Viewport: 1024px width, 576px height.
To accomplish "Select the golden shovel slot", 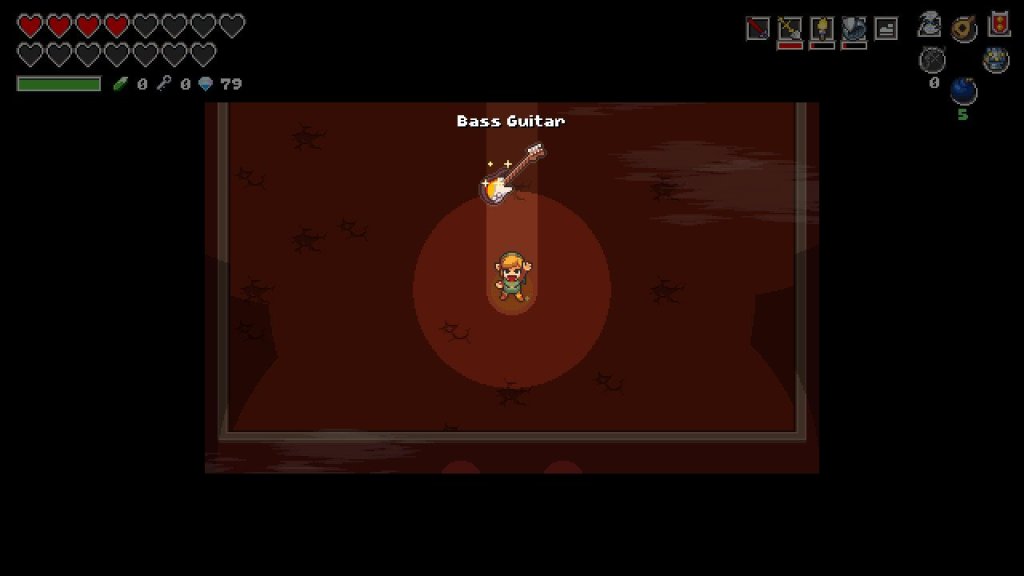I will [x=790, y=29].
